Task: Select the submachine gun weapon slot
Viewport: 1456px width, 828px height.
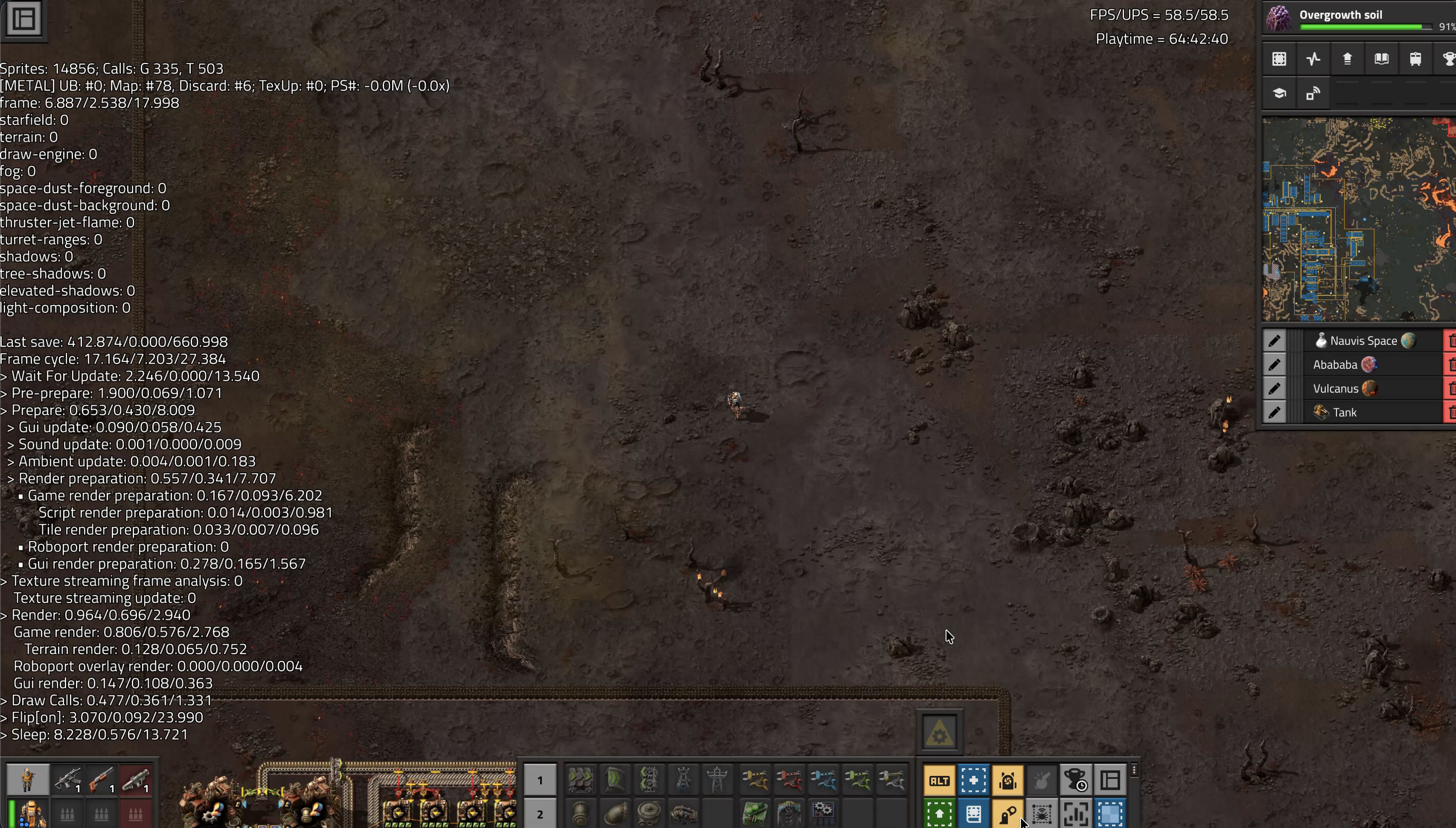Action: point(67,781)
